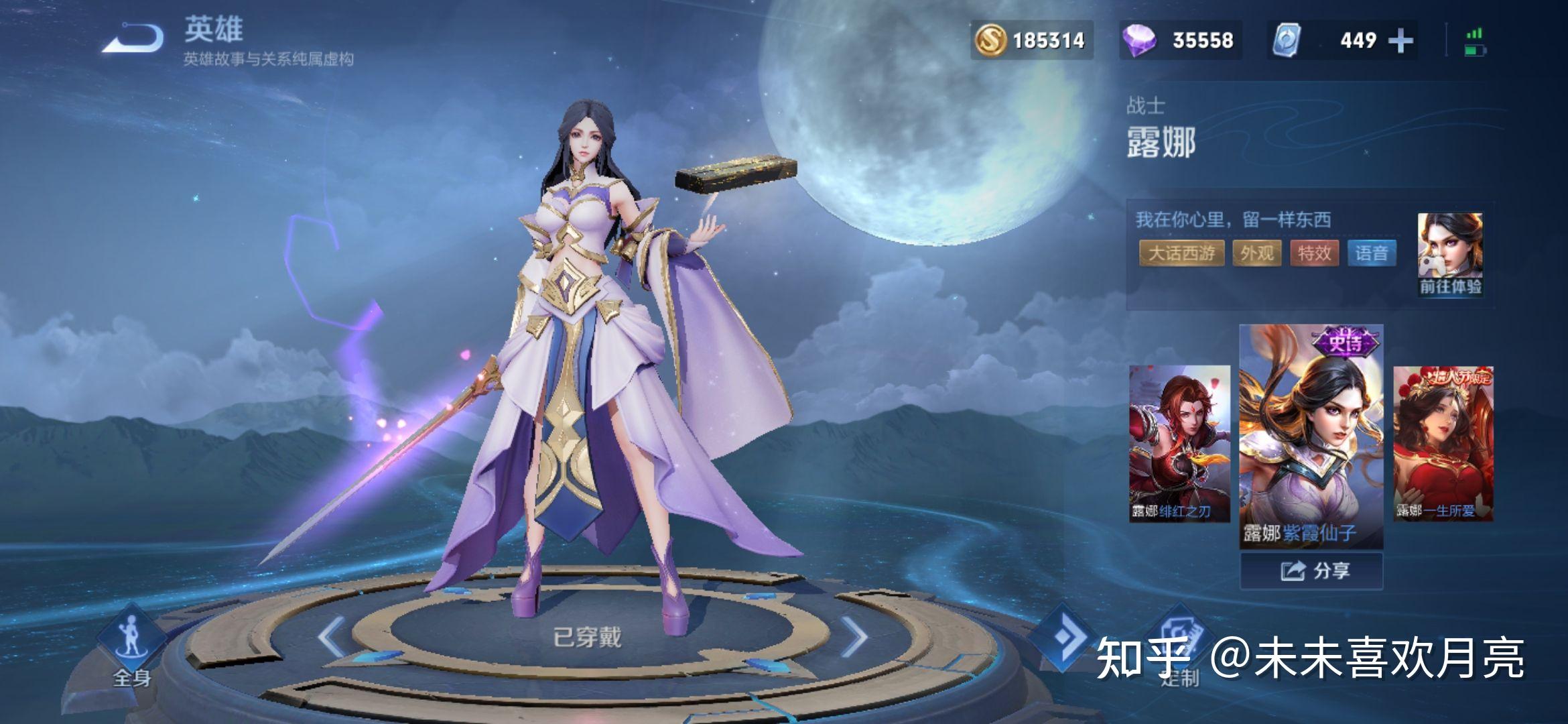Toggle the 全身 full-body view
The height and width of the screenshot is (724, 1568).
131,646
